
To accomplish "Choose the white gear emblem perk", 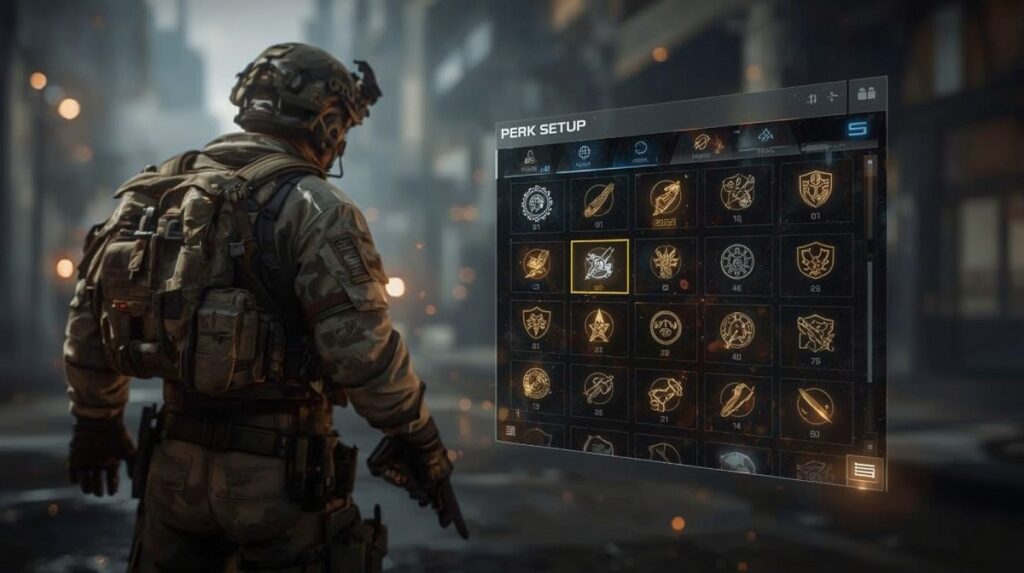I will [537, 201].
